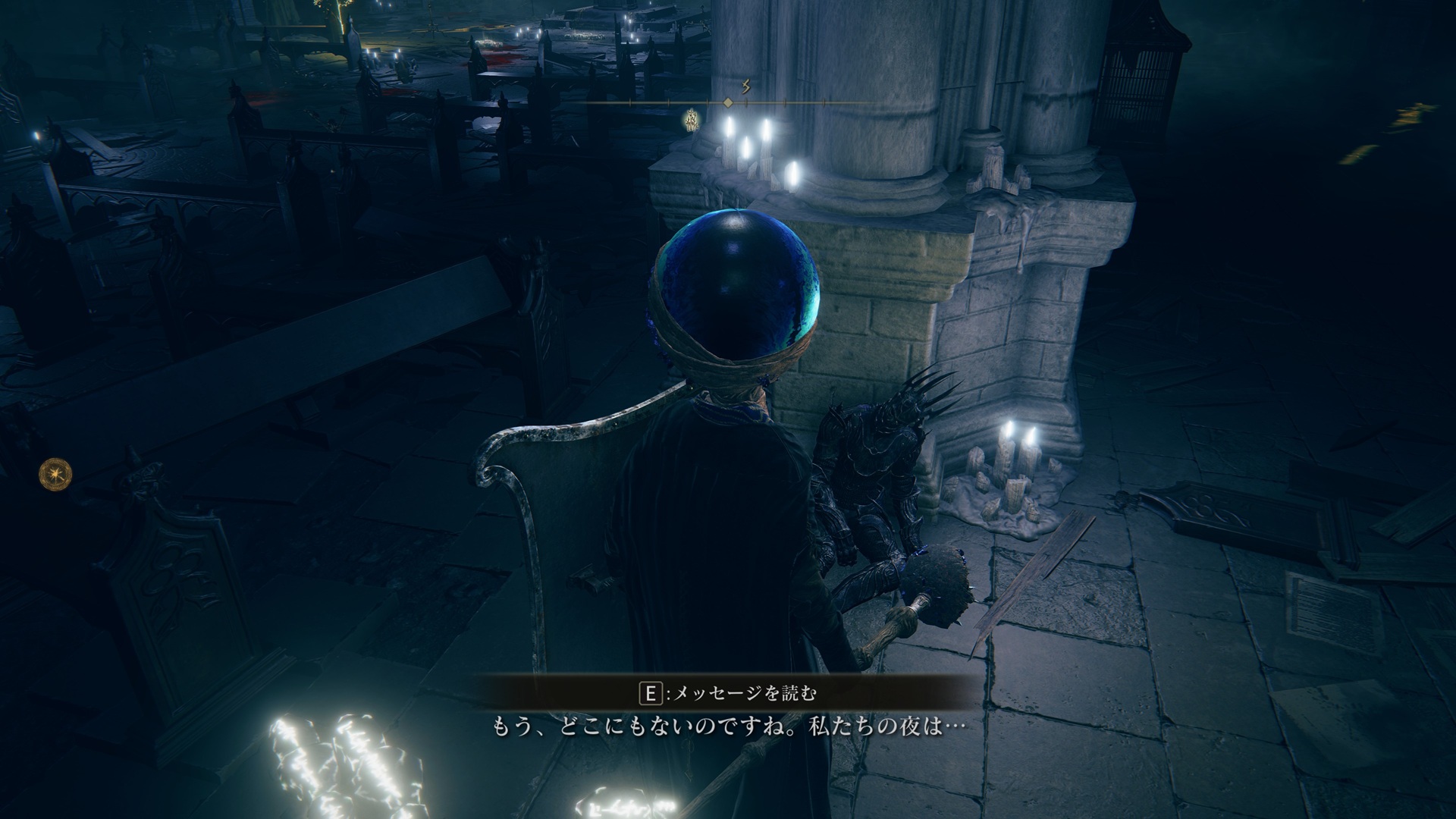This screenshot has height=819, width=1456.
Task: Click the golden sunburst marker icon
Action: [x=55, y=473]
